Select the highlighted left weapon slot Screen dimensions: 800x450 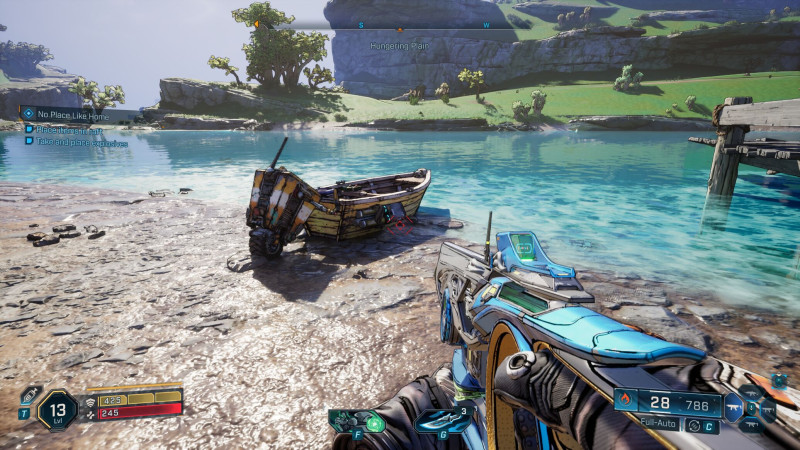[735, 408]
